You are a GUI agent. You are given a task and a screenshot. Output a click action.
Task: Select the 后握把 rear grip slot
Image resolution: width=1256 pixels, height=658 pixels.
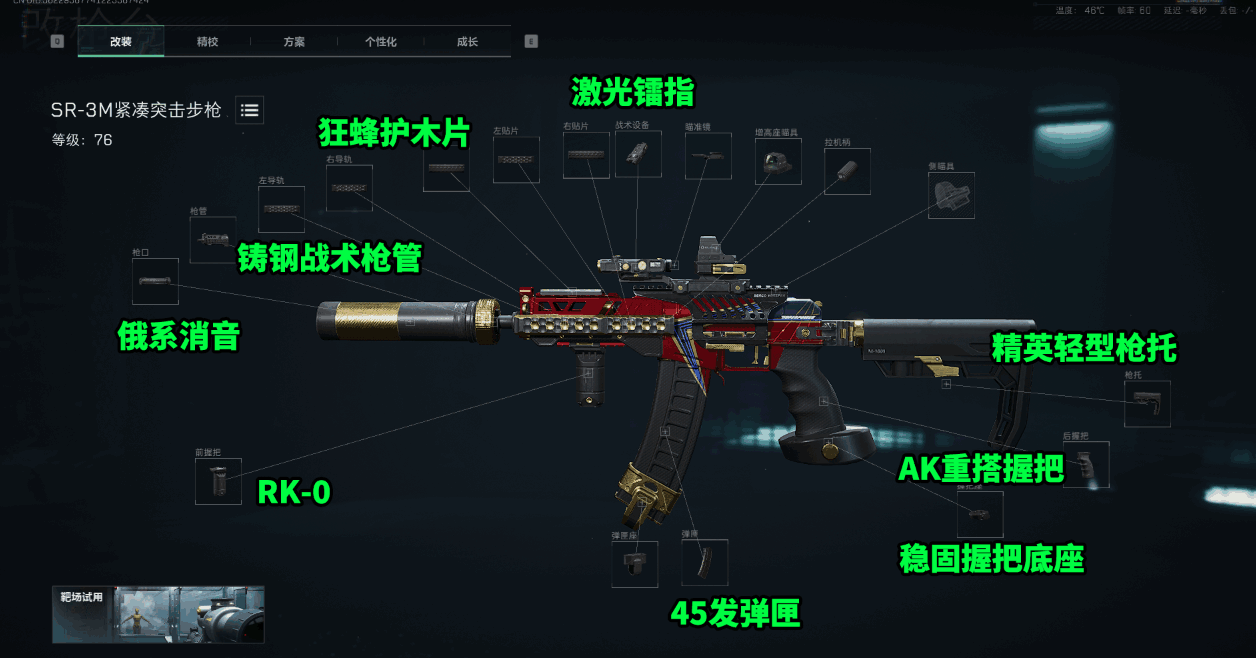[1086, 465]
